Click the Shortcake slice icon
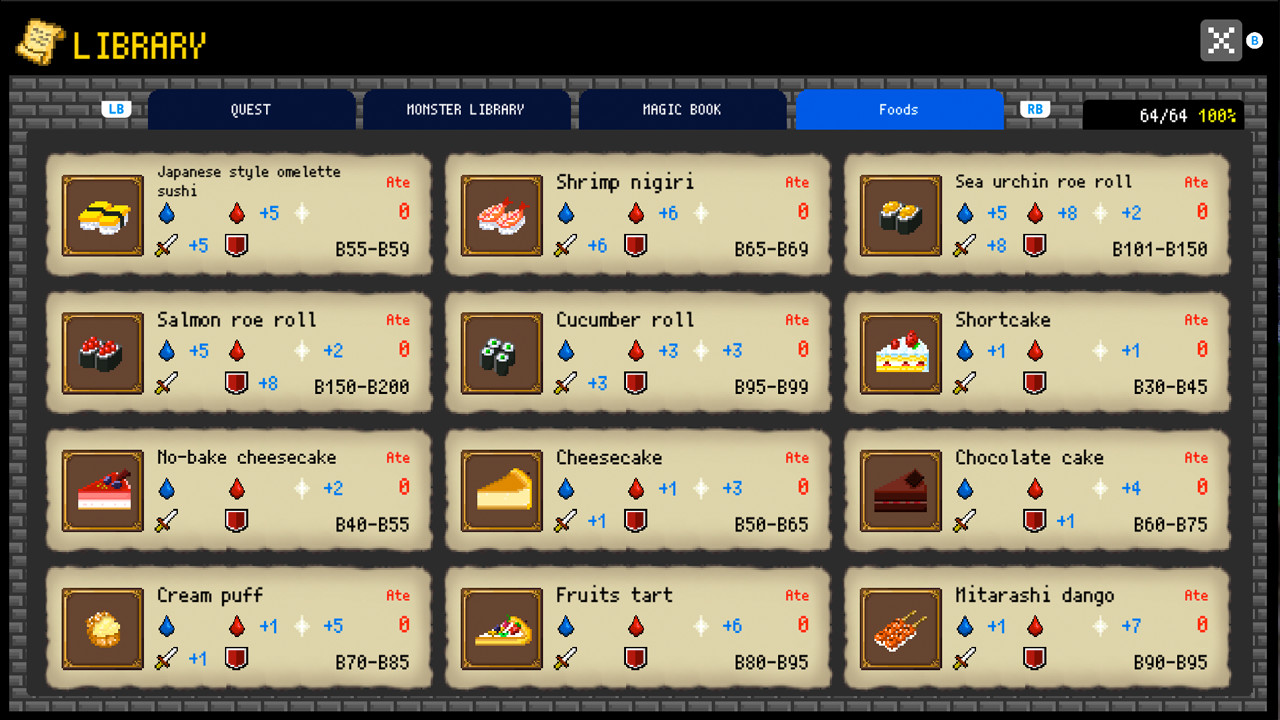This screenshot has width=1280, height=720. tap(900, 352)
